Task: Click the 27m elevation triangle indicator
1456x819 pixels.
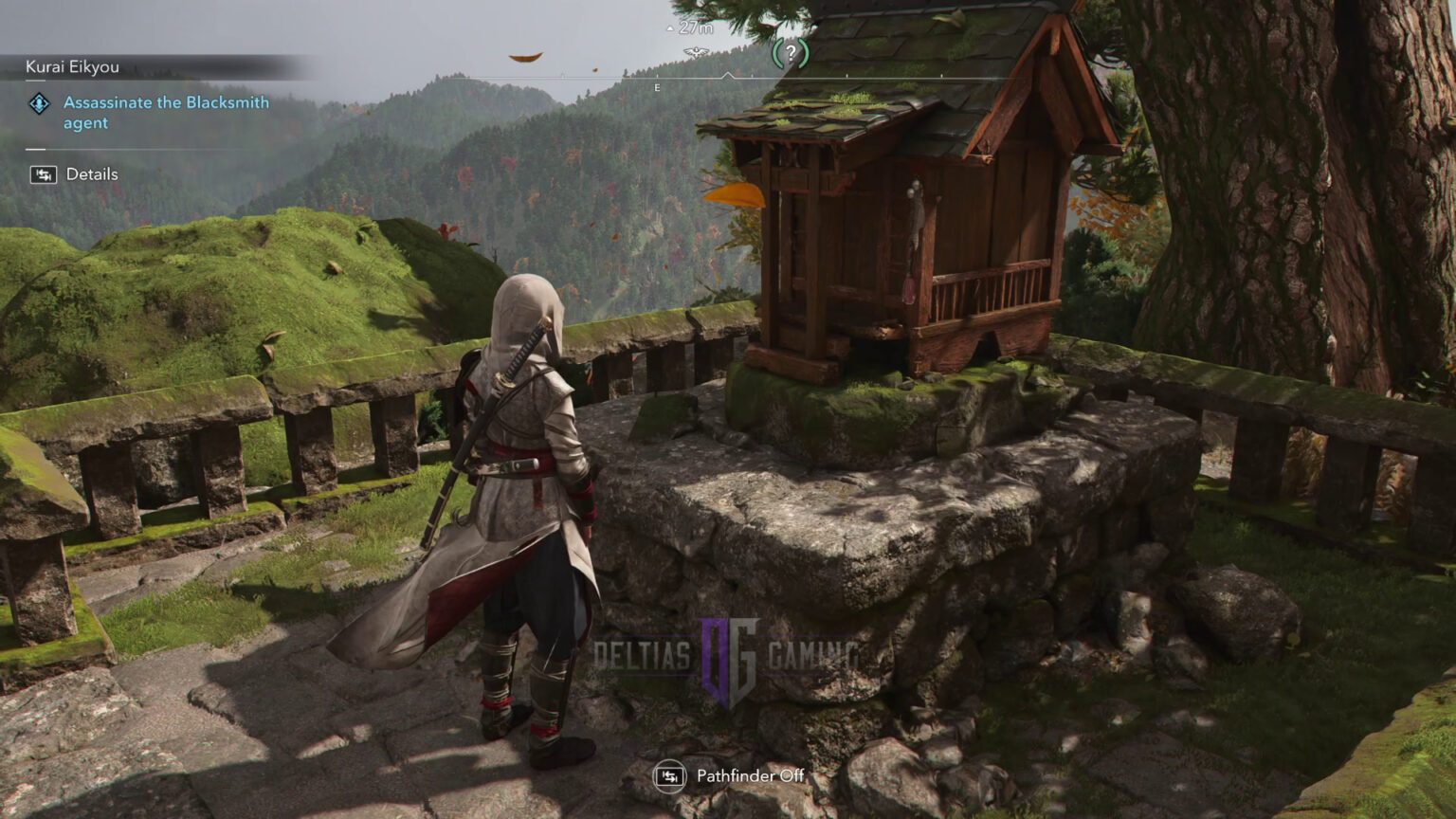Action: point(669,27)
